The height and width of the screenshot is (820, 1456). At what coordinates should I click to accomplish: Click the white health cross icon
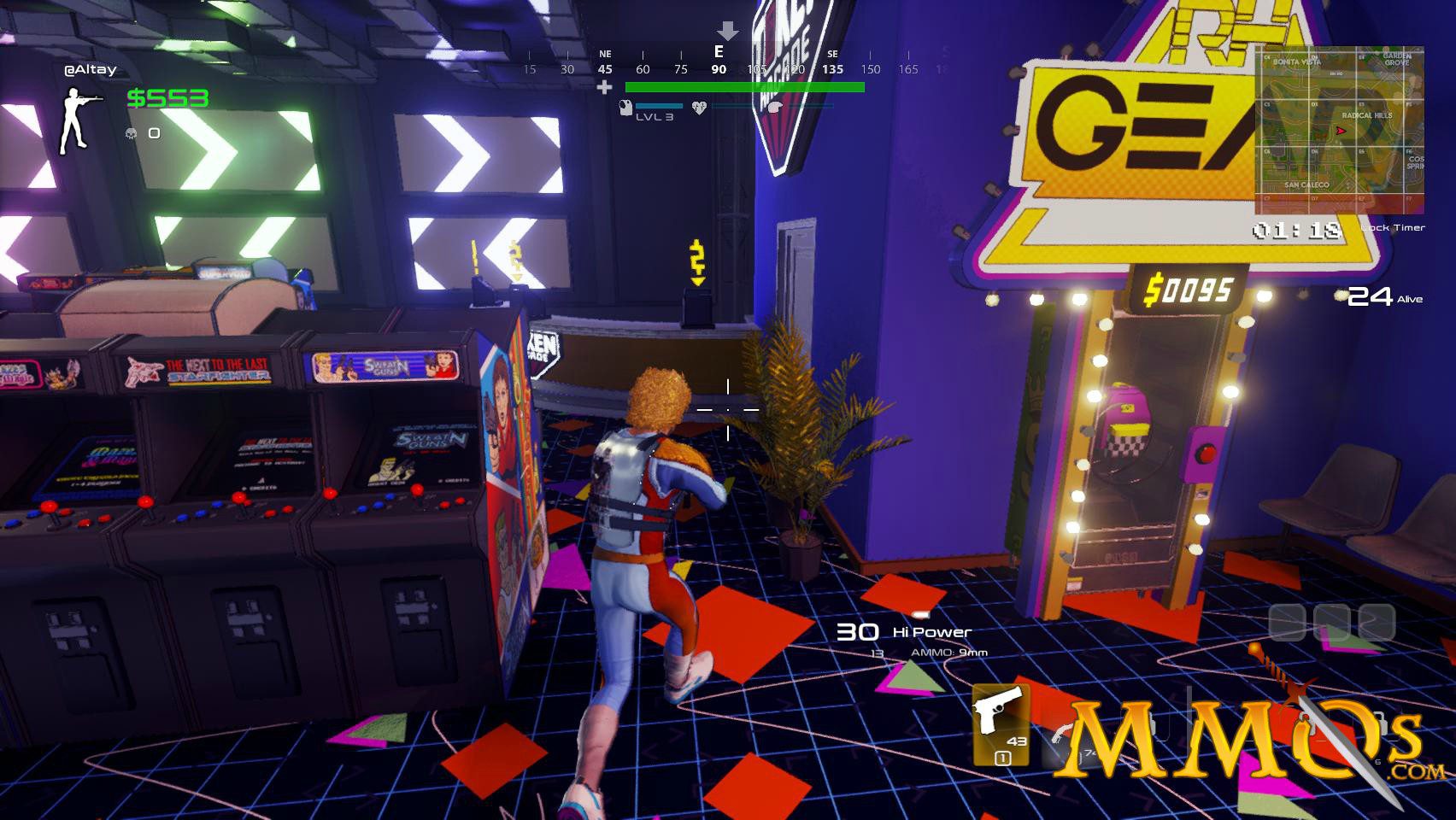[x=605, y=87]
